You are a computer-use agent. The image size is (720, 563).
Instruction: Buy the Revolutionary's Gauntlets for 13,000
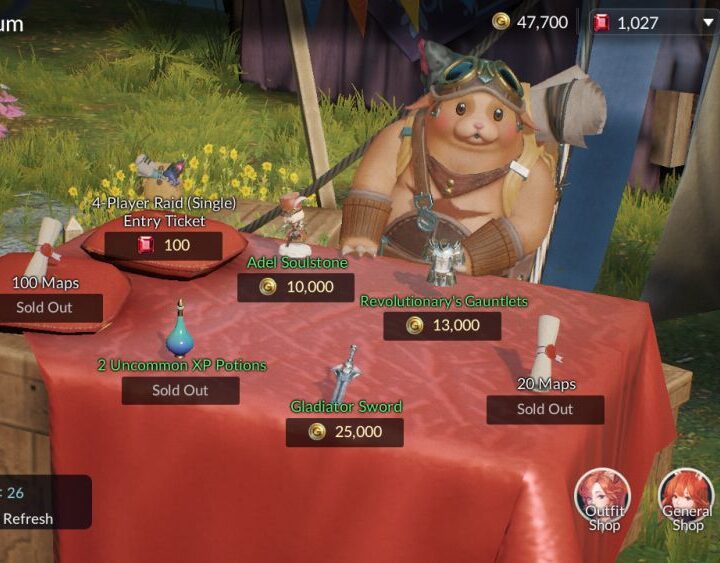pyautogui.click(x=442, y=325)
